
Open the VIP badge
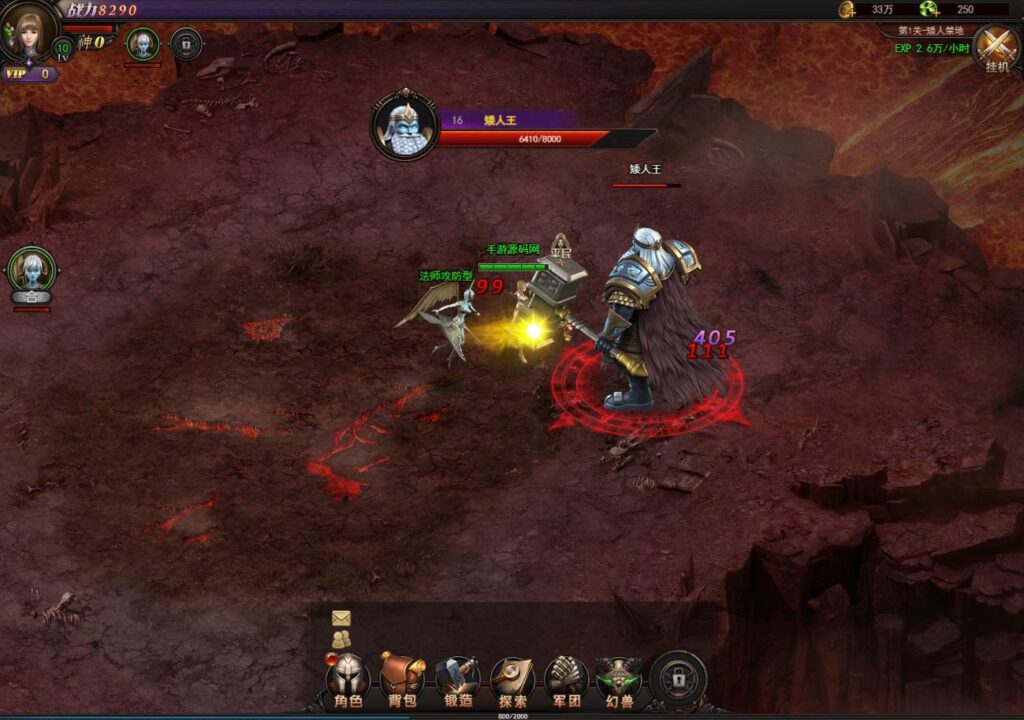[x=28, y=73]
